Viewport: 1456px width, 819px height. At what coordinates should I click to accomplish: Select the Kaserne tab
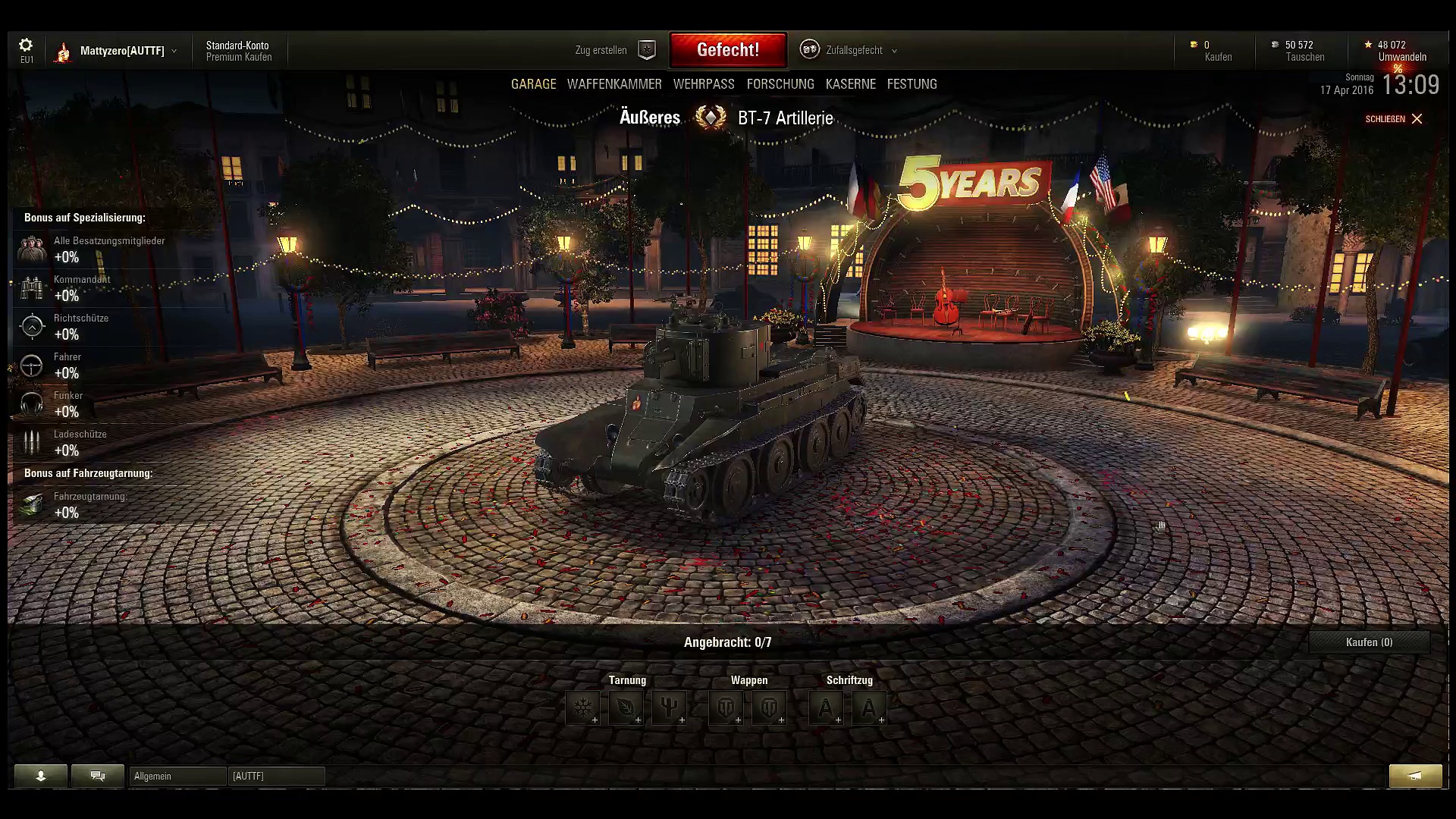(x=850, y=84)
